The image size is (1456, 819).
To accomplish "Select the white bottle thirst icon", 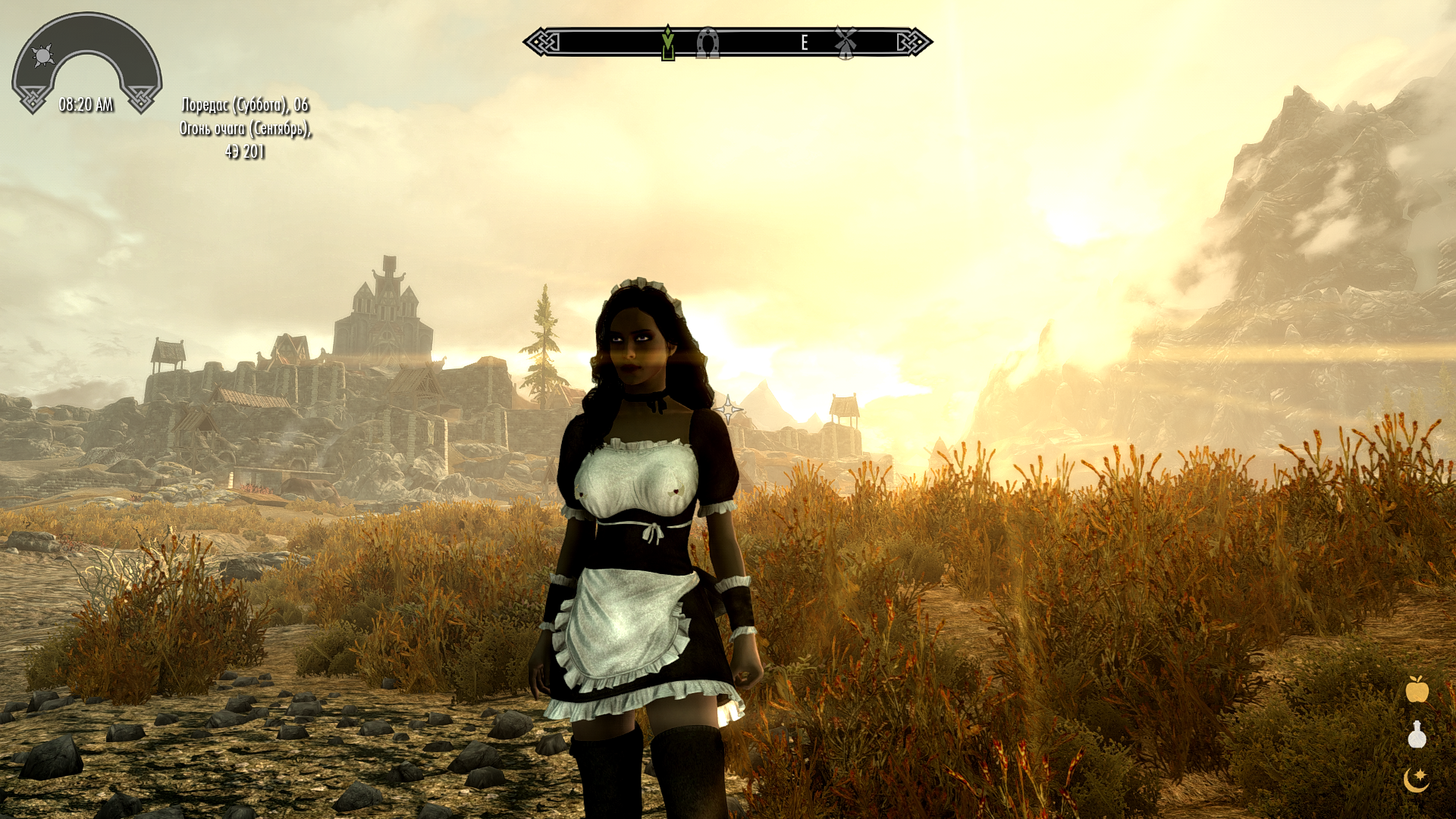I will tap(1417, 735).
